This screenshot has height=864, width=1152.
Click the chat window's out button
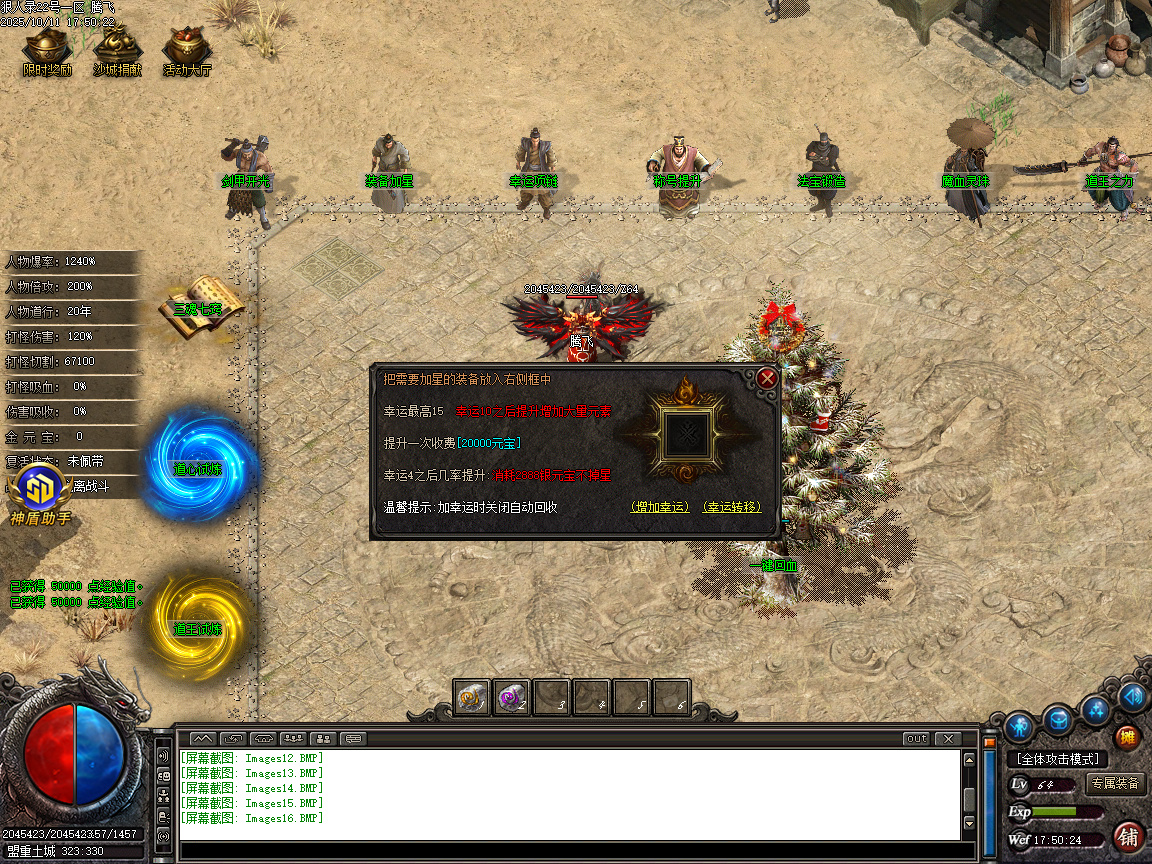click(x=915, y=739)
